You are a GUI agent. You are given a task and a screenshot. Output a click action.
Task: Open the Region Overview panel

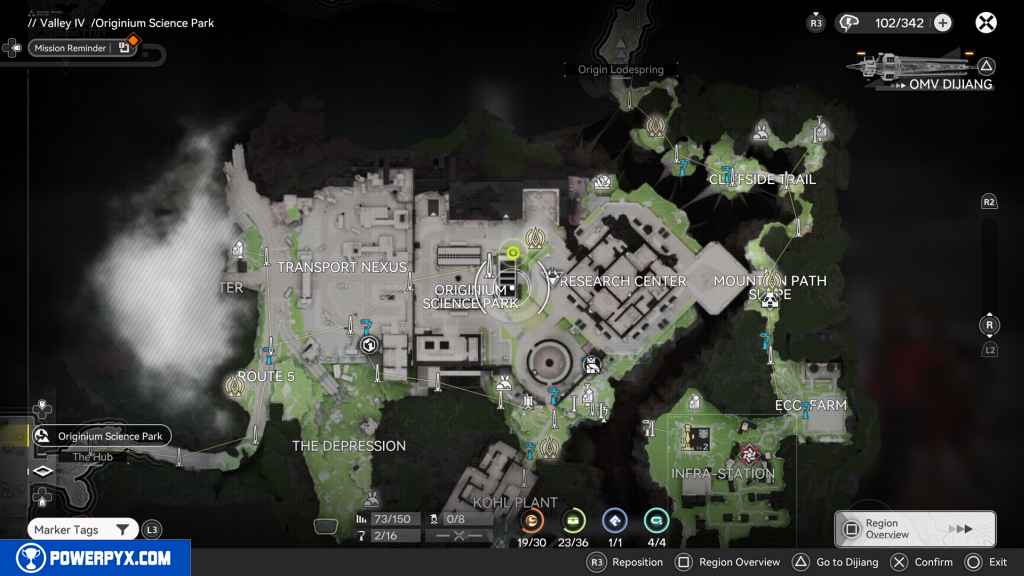pyautogui.click(x=914, y=529)
